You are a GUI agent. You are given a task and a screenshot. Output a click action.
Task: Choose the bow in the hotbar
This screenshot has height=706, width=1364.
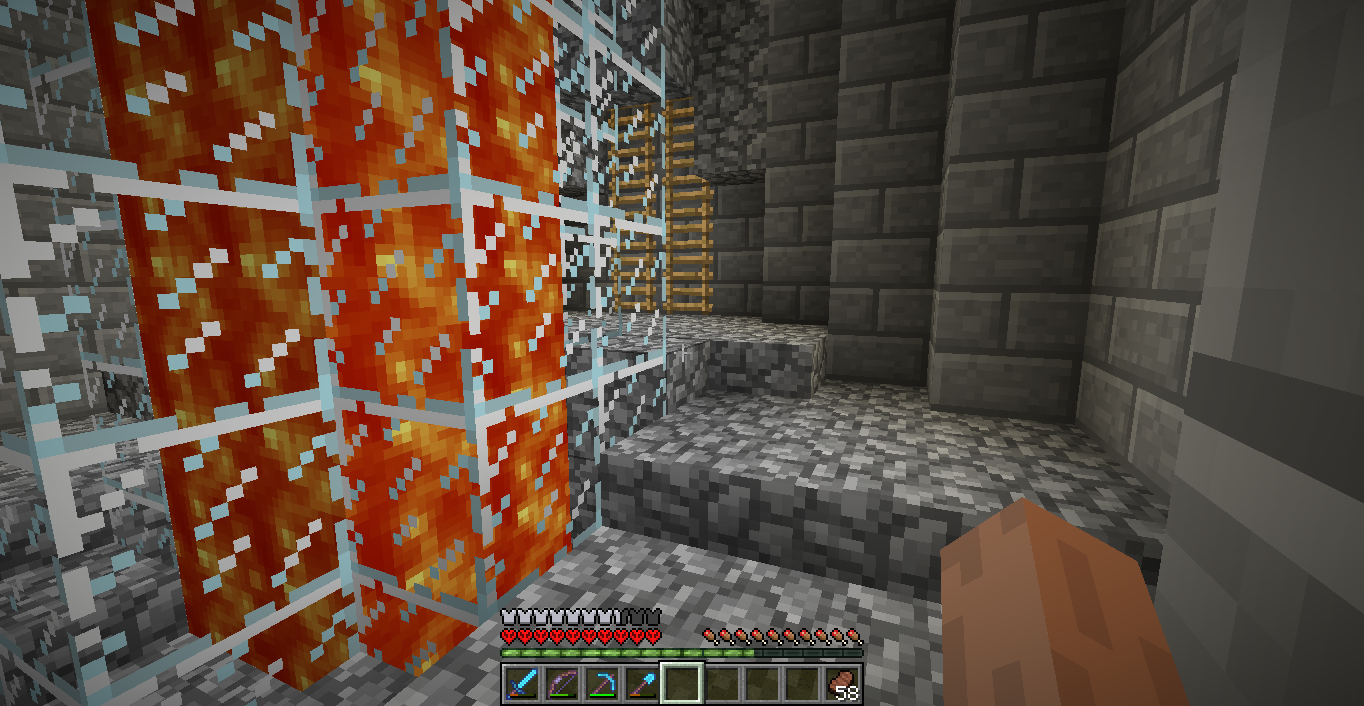point(560,684)
